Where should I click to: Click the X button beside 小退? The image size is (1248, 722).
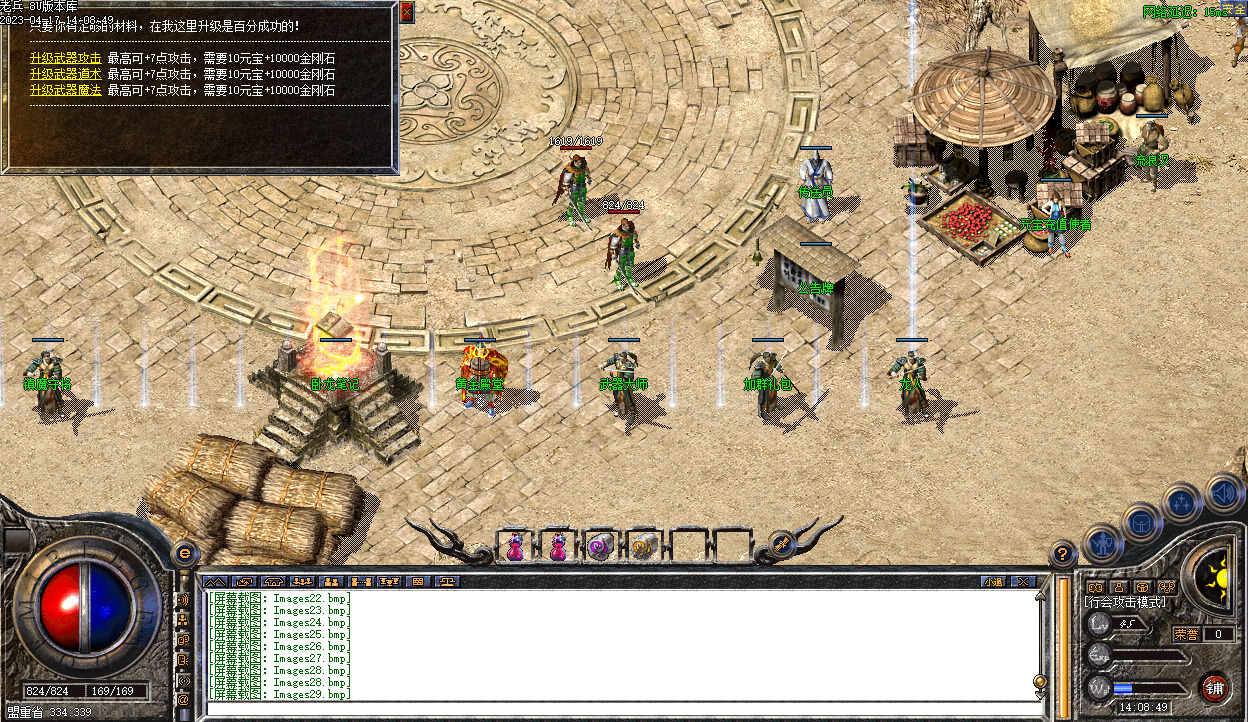click(x=1022, y=581)
